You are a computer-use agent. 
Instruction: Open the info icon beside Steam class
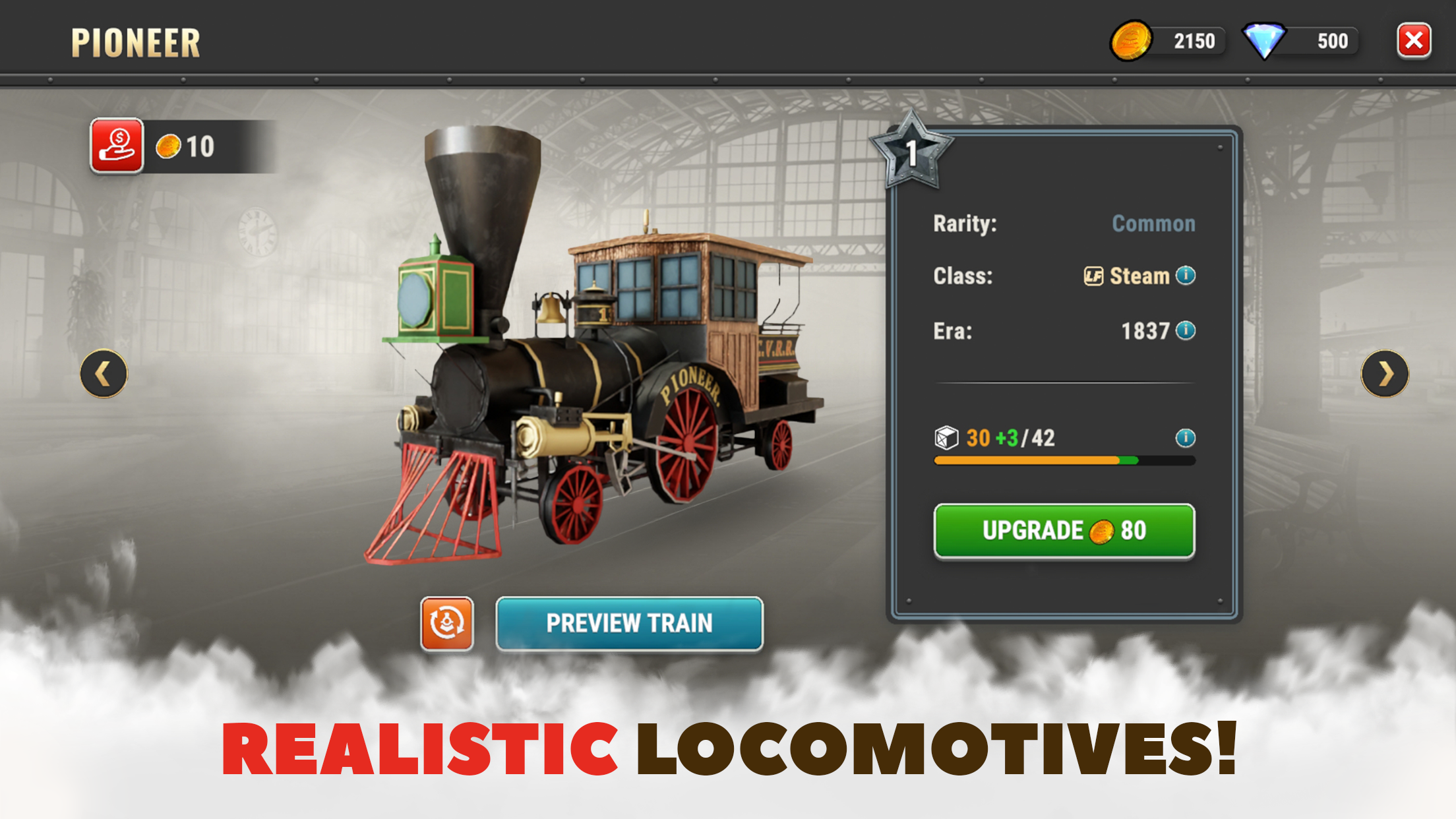[x=1186, y=276]
